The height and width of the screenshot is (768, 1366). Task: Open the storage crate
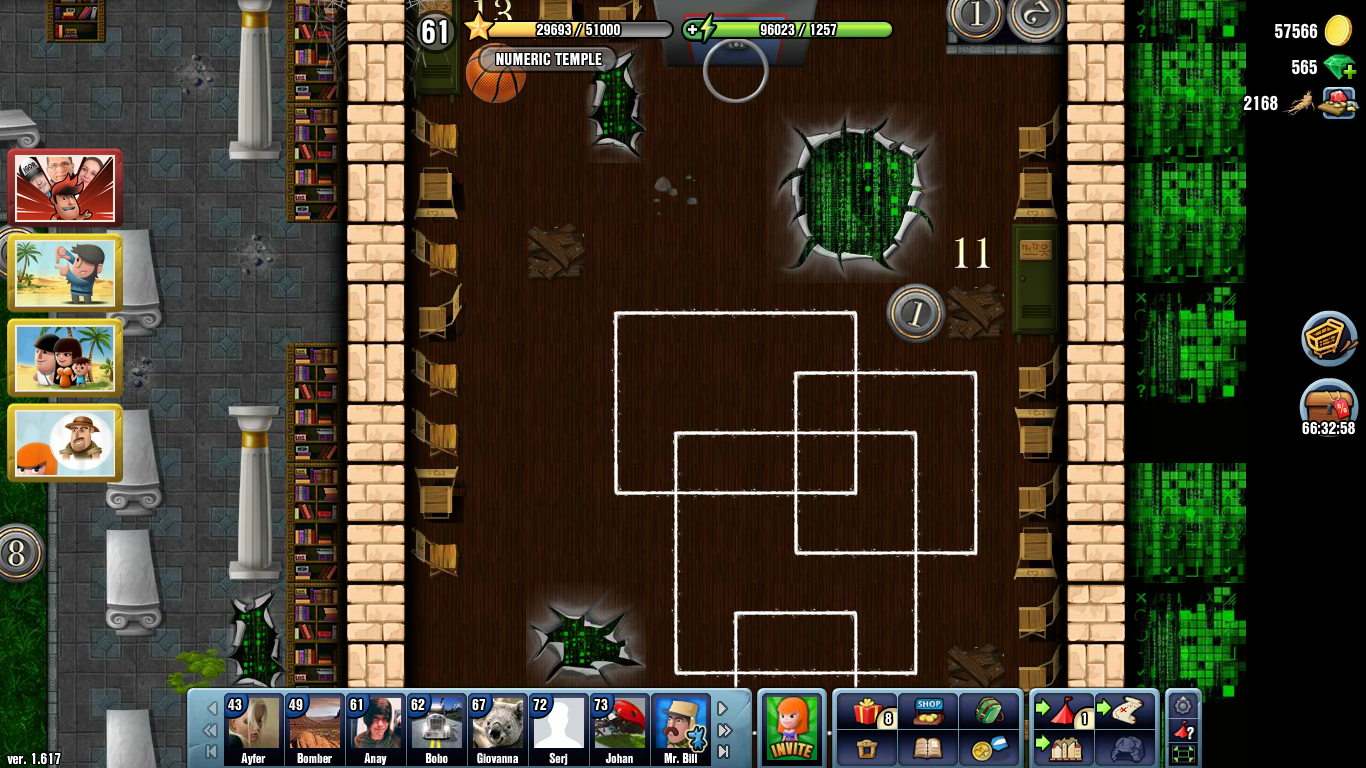(x=868, y=749)
